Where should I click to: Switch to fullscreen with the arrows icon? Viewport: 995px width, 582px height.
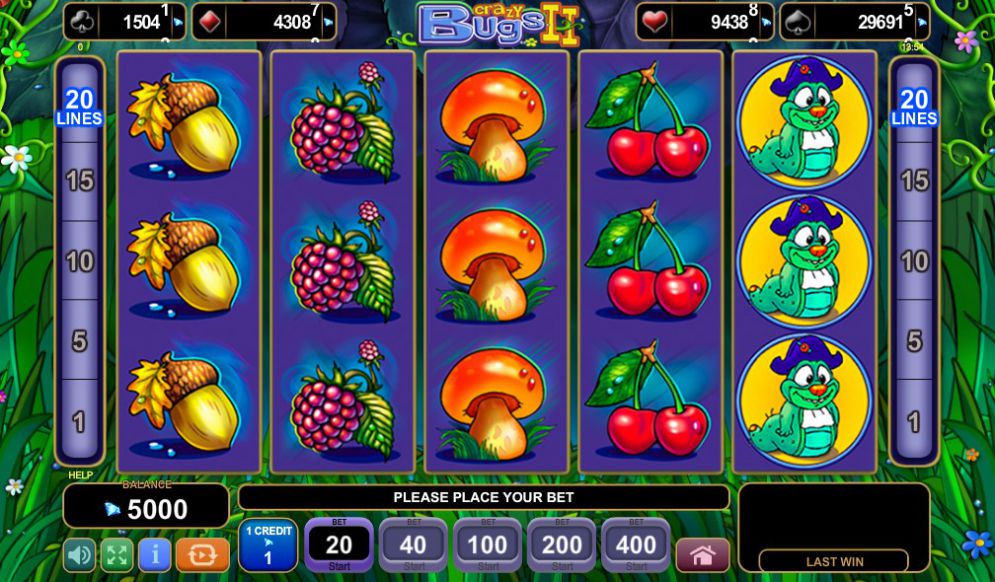[x=116, y=553]
